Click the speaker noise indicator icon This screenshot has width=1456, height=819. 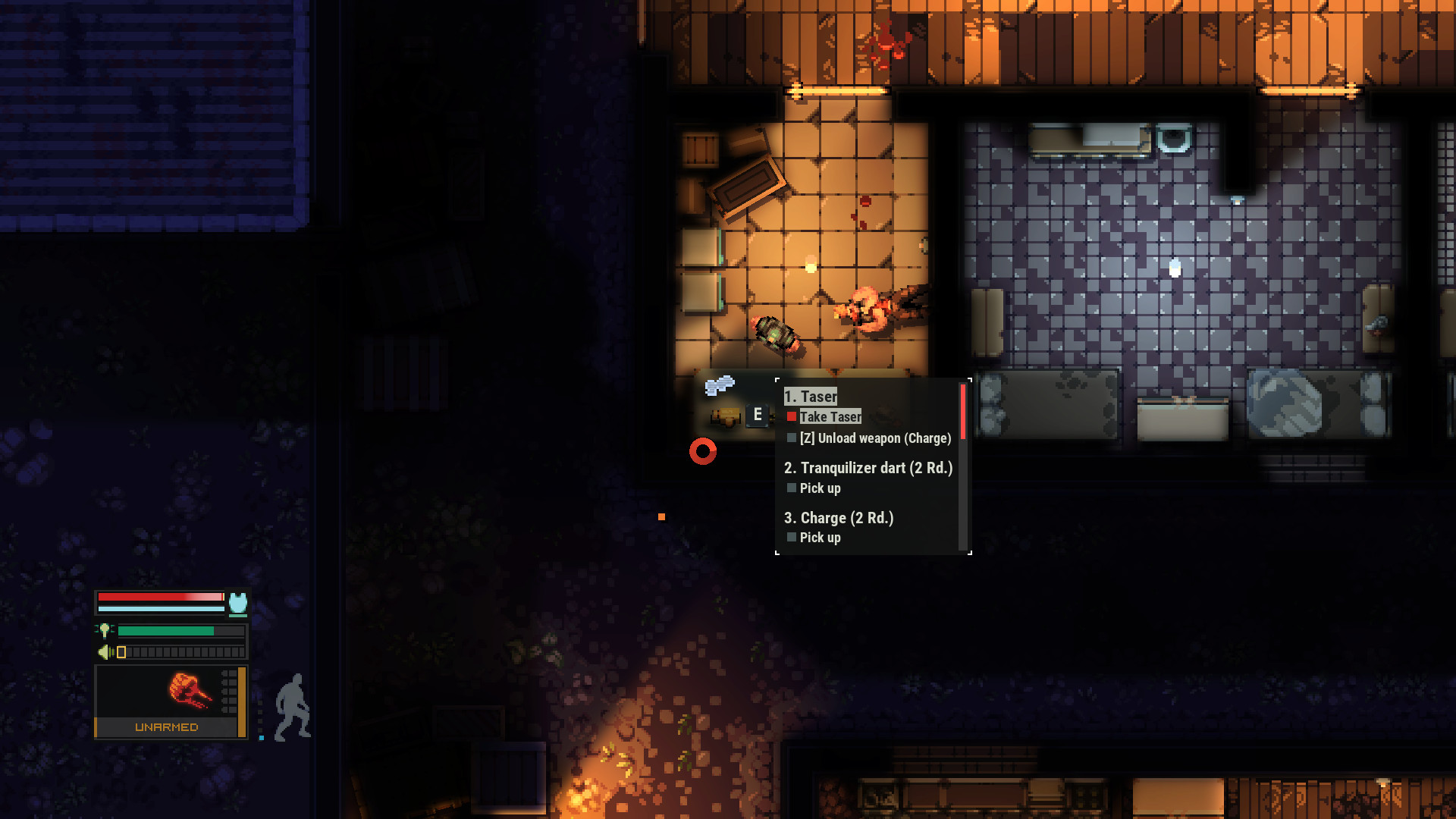(x=105, y=651)
